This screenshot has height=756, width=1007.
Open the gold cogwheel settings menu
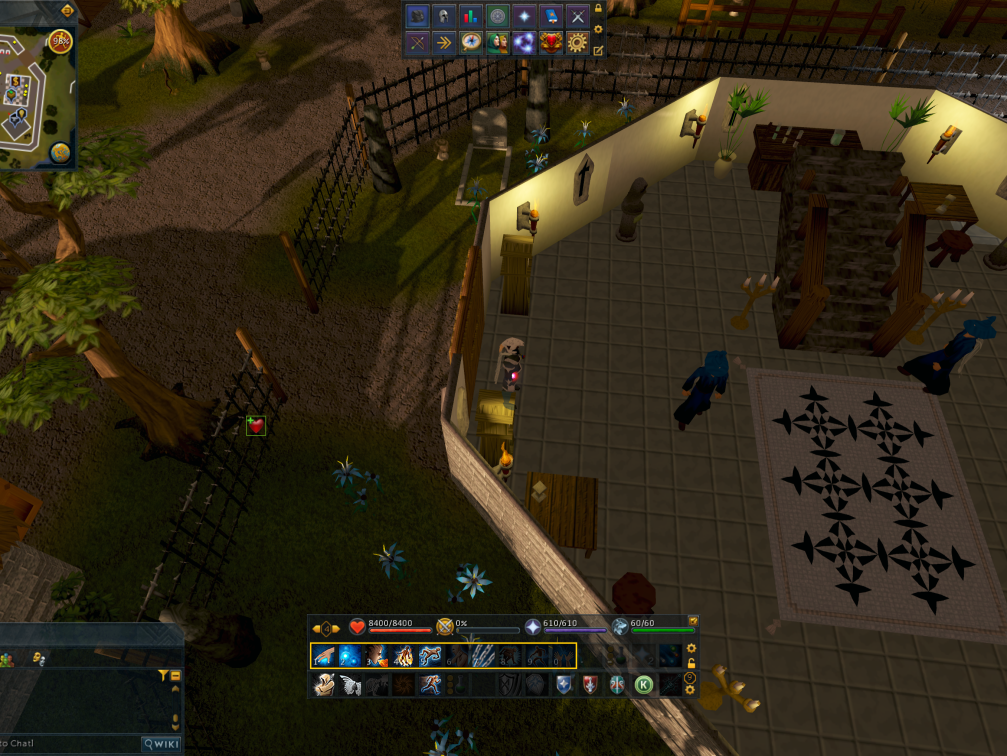click(577, 43)
